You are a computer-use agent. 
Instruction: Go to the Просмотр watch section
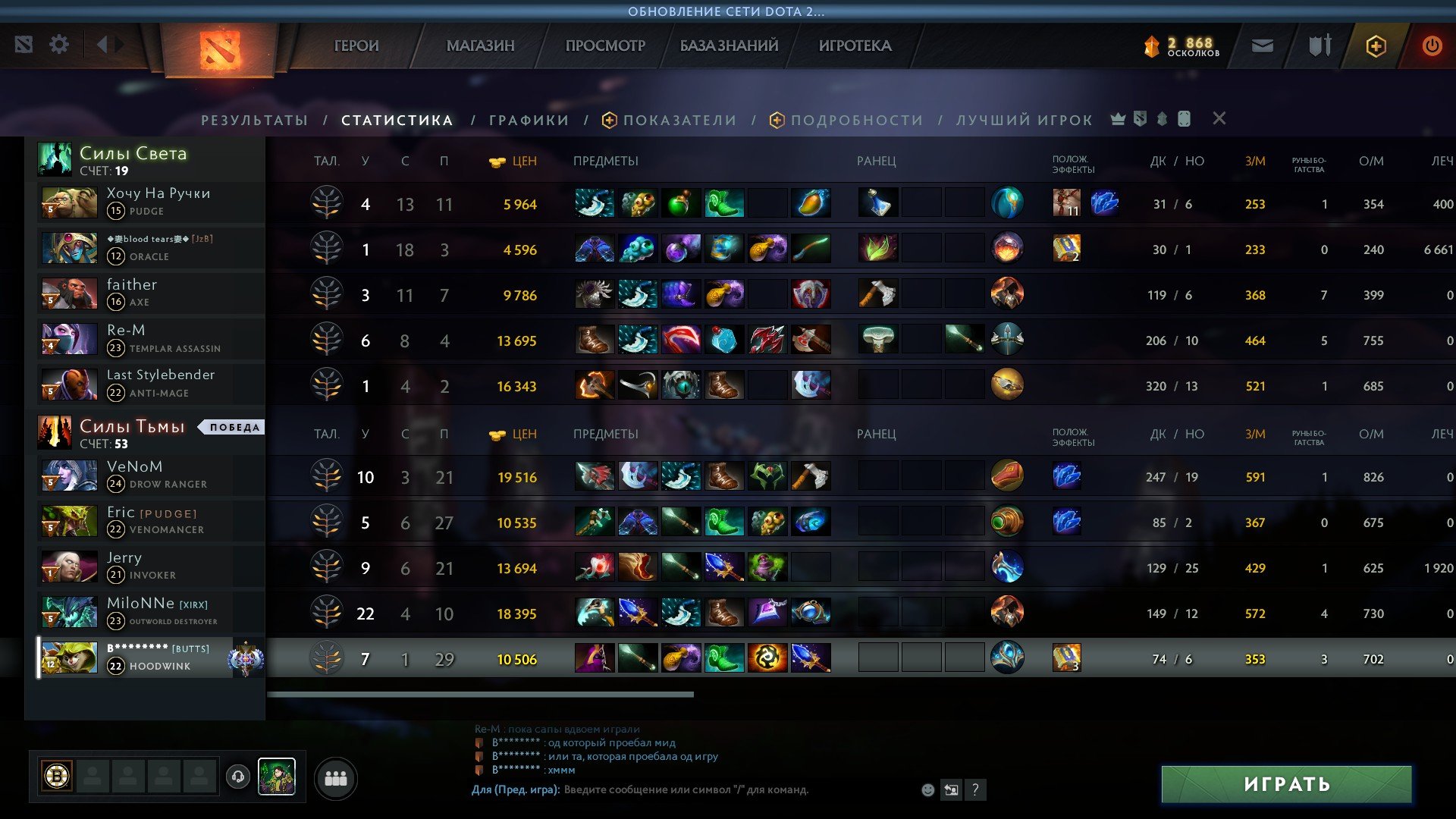pos(605,45)
